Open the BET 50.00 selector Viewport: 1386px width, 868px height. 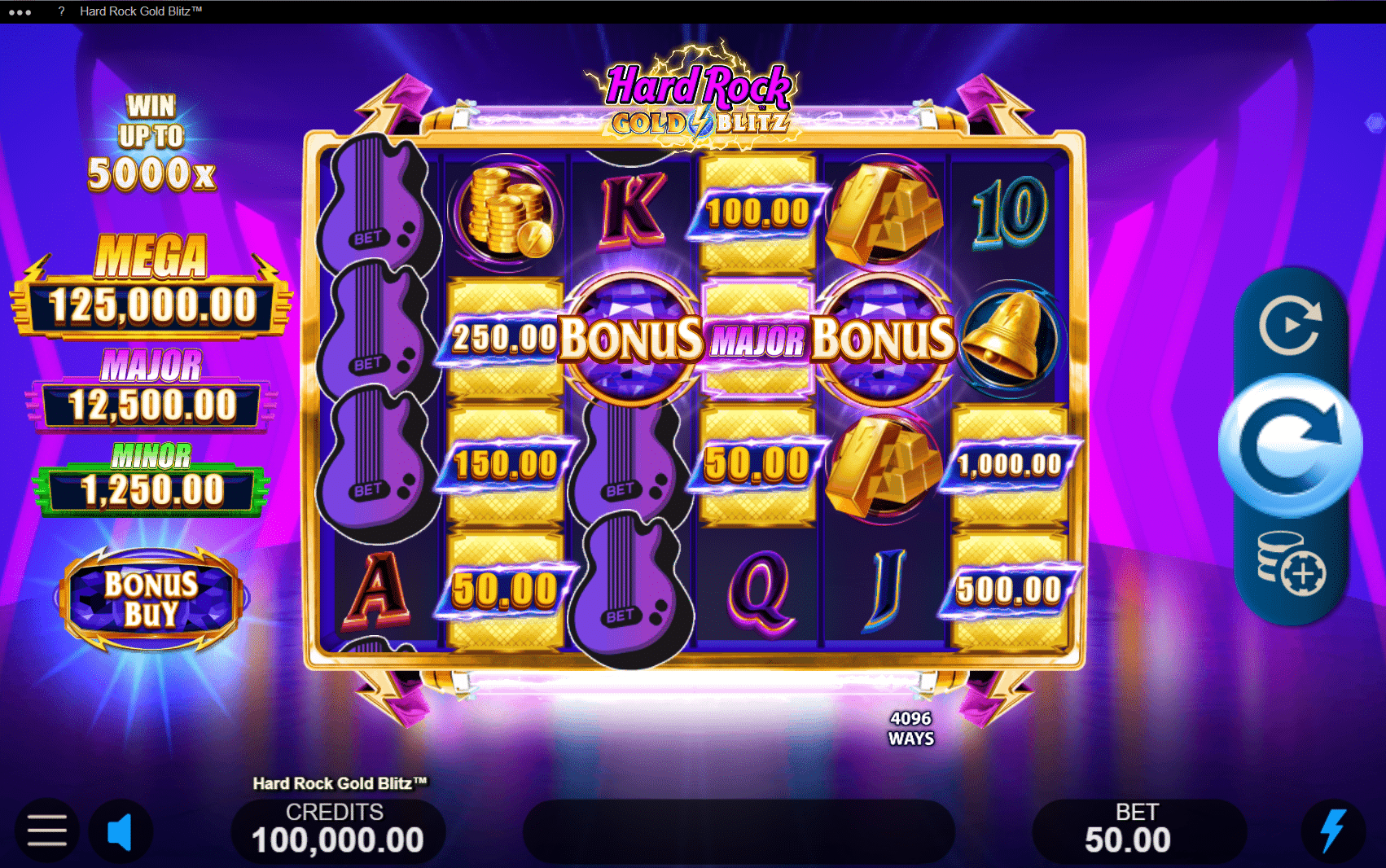pyautogui.click(x=1139, y=829)
